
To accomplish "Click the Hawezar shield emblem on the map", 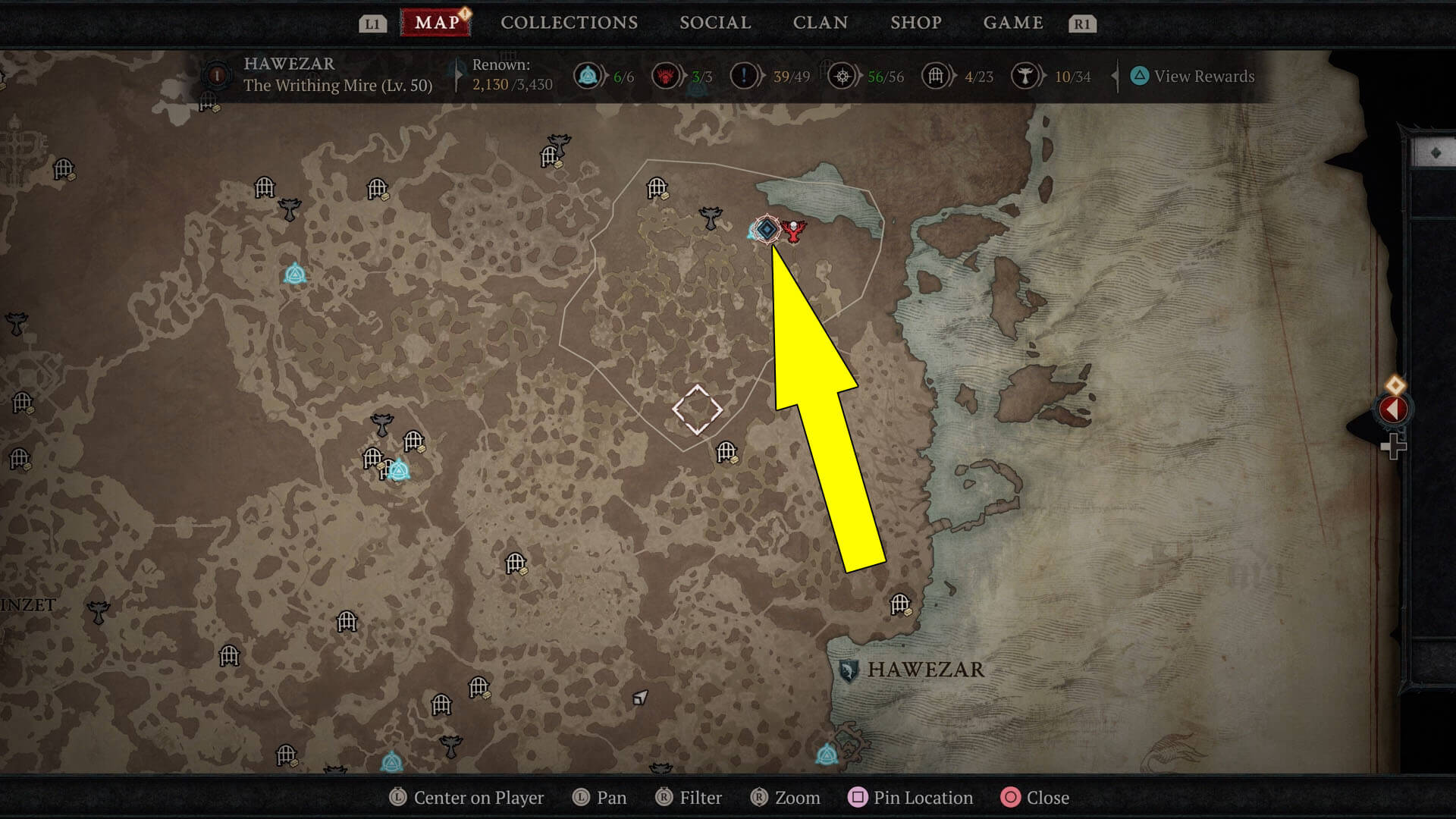I will coord(848,670).
